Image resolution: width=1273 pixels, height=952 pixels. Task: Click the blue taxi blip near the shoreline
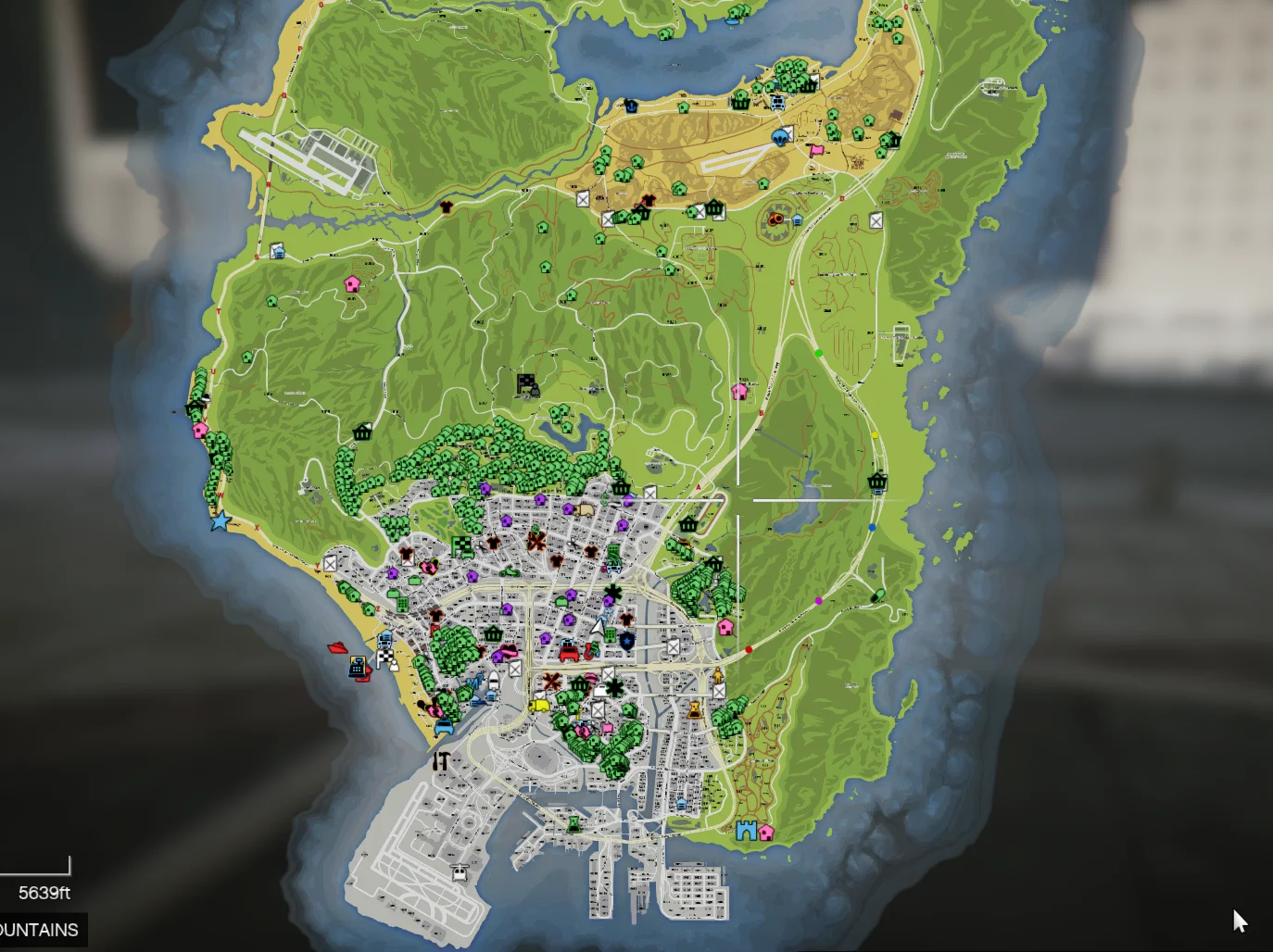click(443, 727)
